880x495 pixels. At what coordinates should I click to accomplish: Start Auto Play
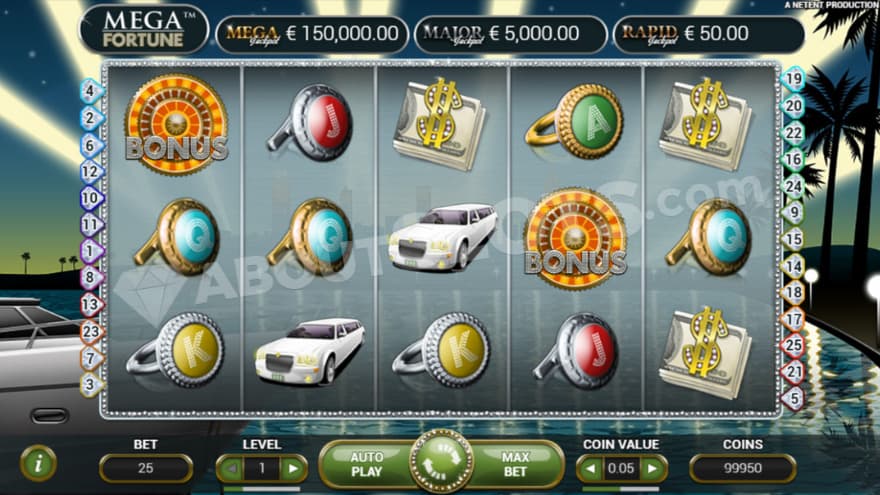click(x=366, y=464)
